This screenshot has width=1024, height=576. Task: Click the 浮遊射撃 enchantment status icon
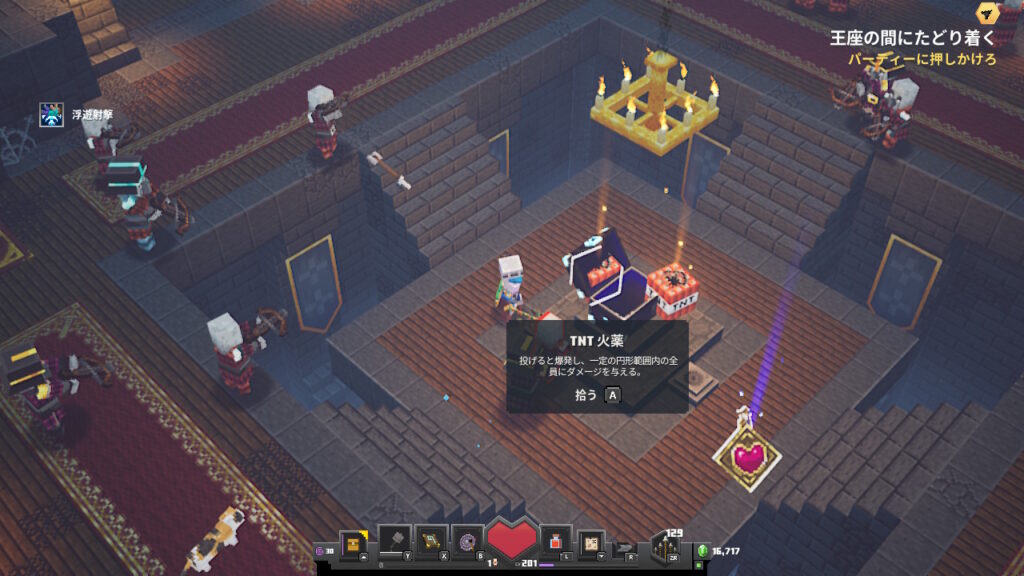click(52, 115)
